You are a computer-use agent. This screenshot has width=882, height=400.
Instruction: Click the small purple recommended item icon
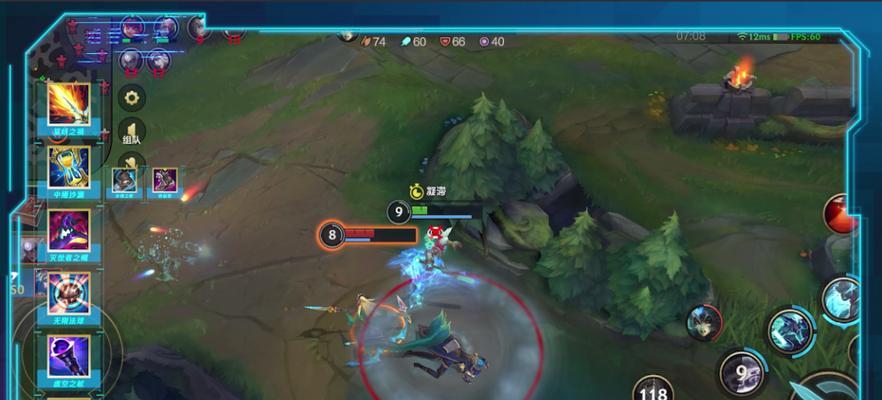pyautogui.click(x=164, y=180)
